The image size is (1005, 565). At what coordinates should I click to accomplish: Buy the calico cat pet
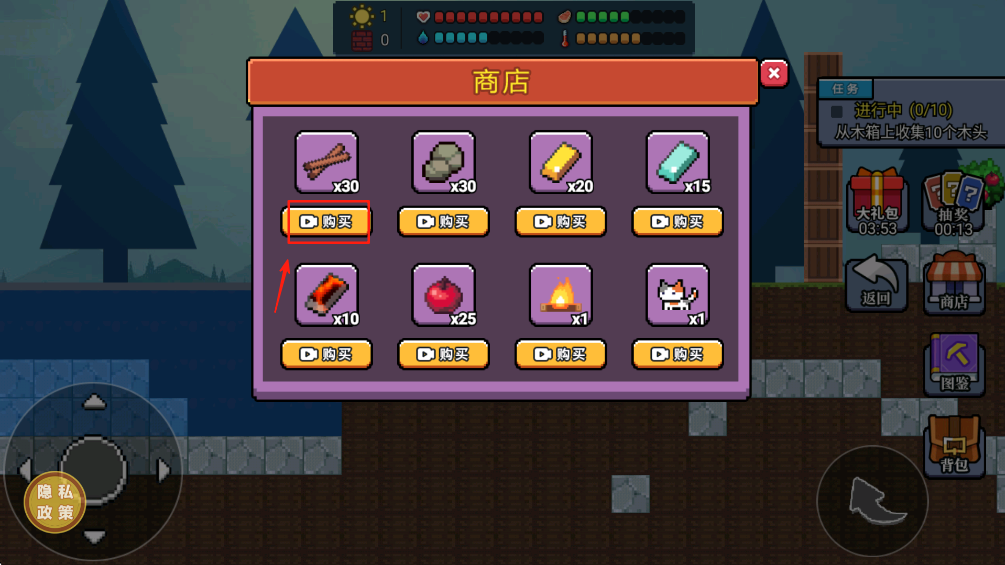[678, 354]
